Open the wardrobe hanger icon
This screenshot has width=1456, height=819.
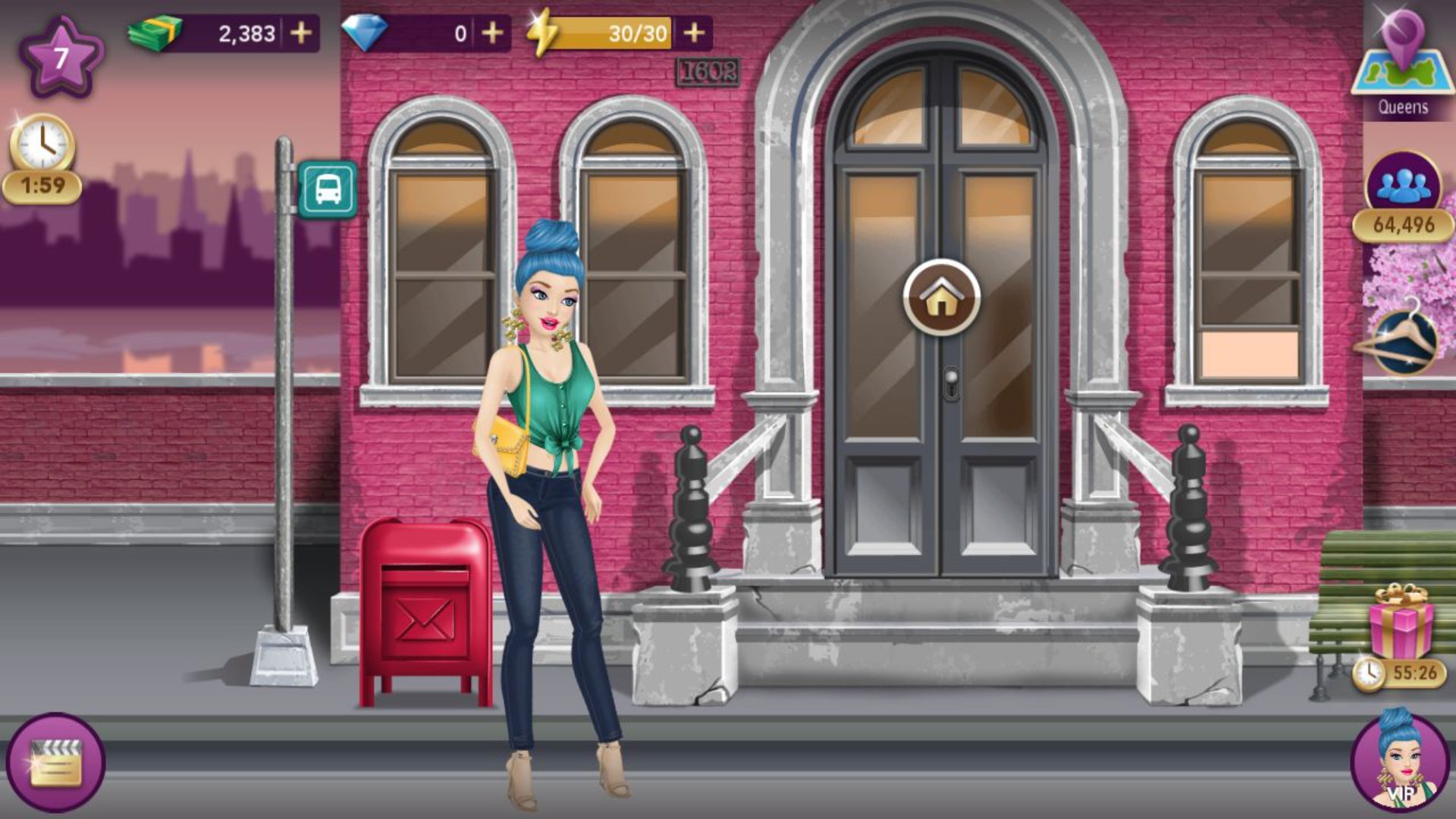pyautogui.click(x=1404, y=343)
